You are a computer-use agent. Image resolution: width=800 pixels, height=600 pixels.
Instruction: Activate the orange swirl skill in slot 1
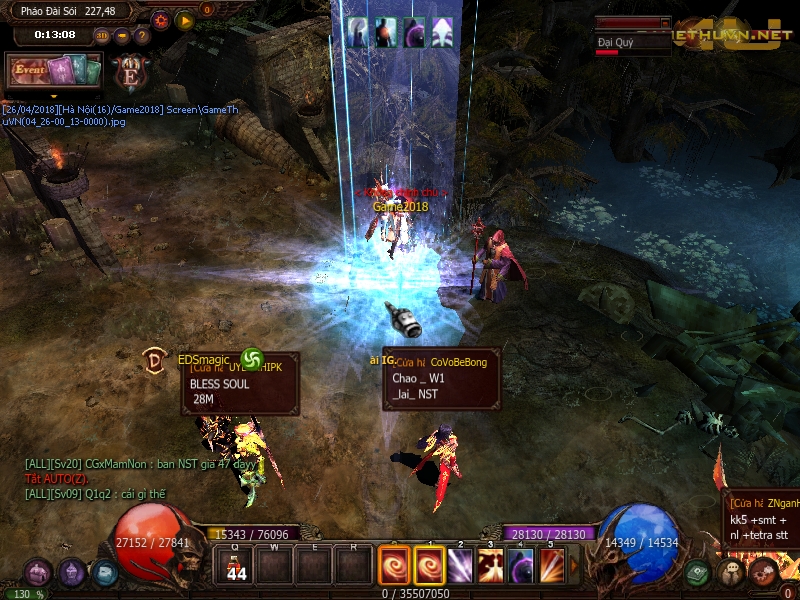tap(430, 566)
